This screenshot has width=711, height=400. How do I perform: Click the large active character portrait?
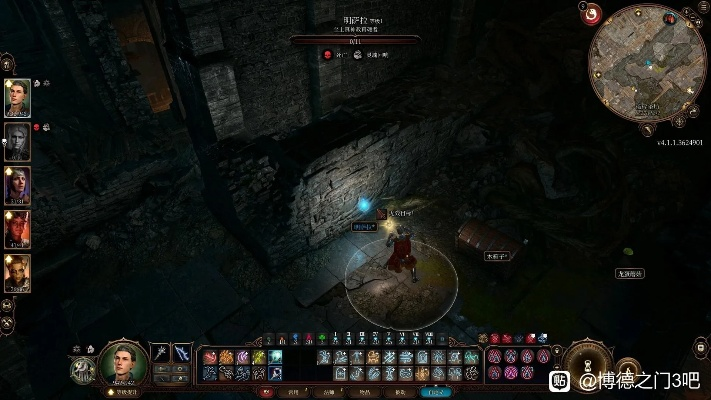coord(123,361)
